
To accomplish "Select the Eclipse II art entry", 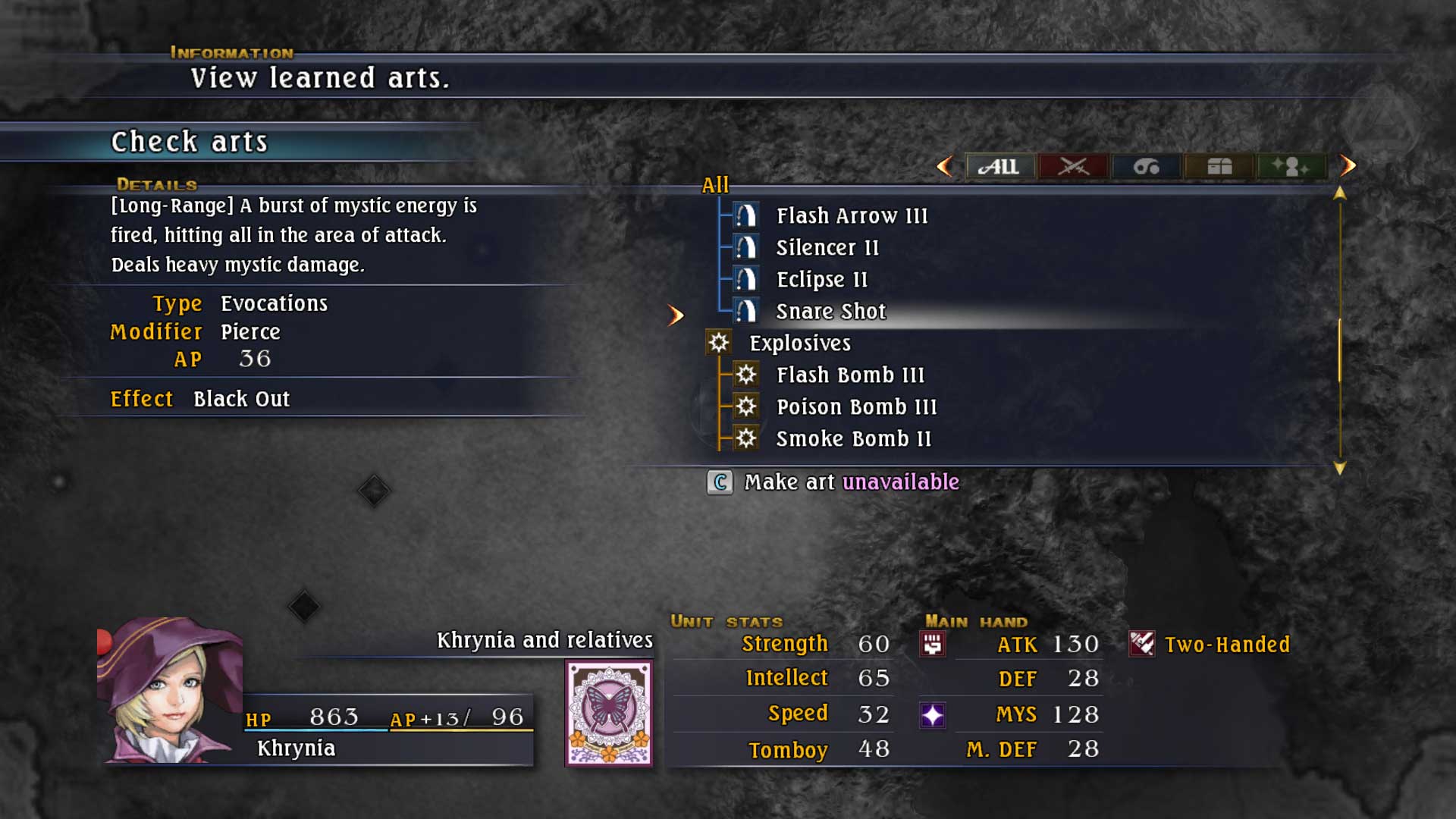I will tap(821, 279).
